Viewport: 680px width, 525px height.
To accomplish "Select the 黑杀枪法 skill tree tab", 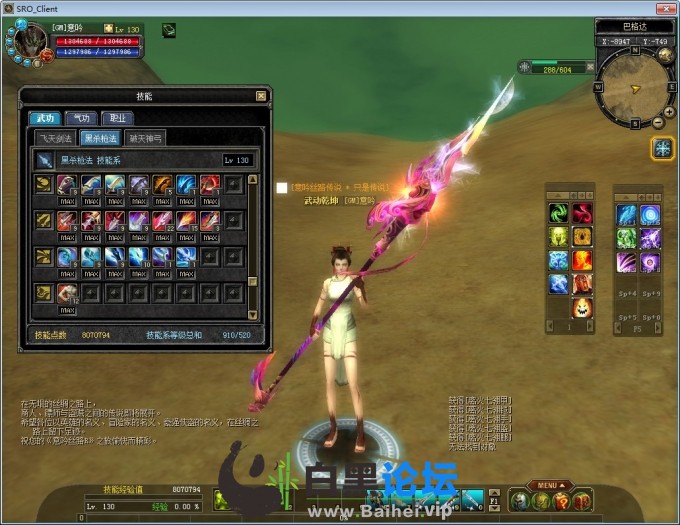I will pyautogui.click(x=100, y=138).
